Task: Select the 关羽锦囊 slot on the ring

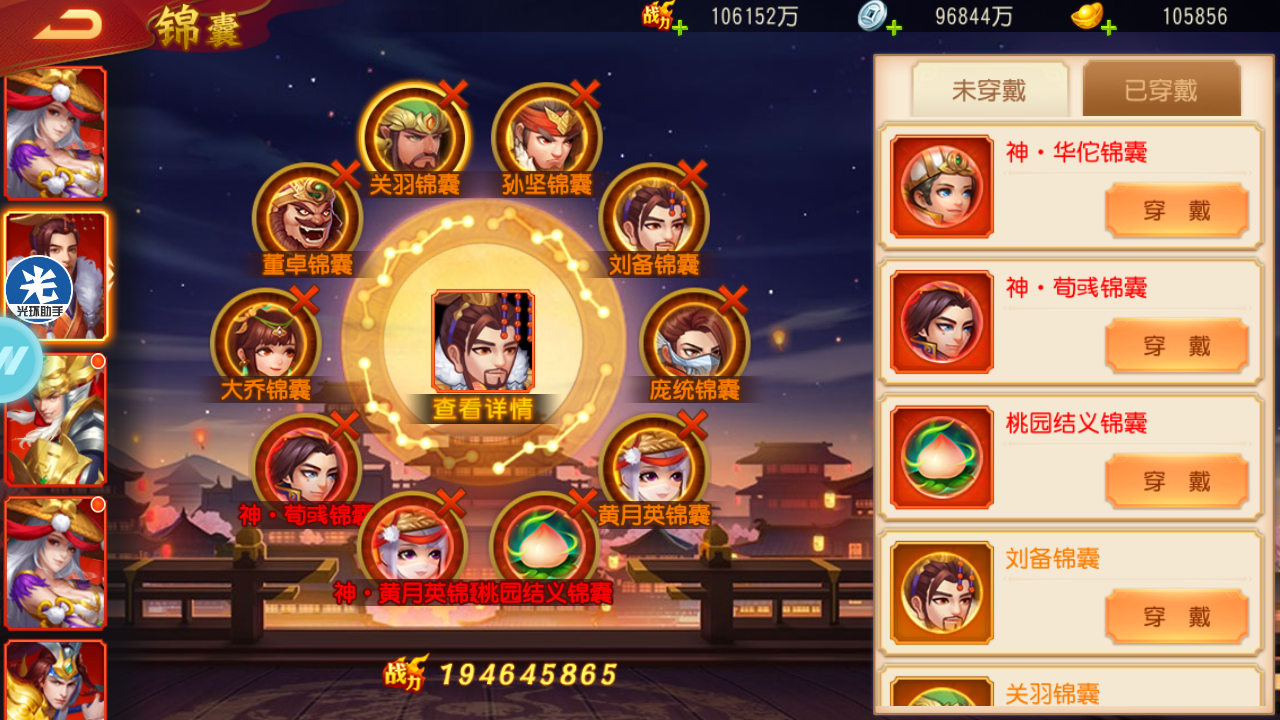Action: coord(414,137)
